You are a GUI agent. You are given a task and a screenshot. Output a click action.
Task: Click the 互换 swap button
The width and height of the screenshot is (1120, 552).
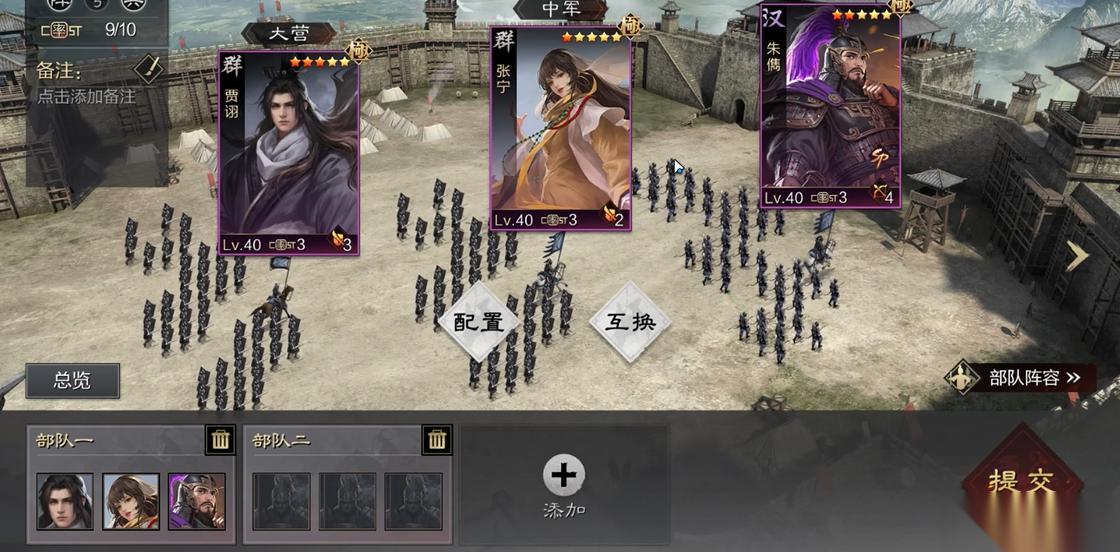[629, 322]
